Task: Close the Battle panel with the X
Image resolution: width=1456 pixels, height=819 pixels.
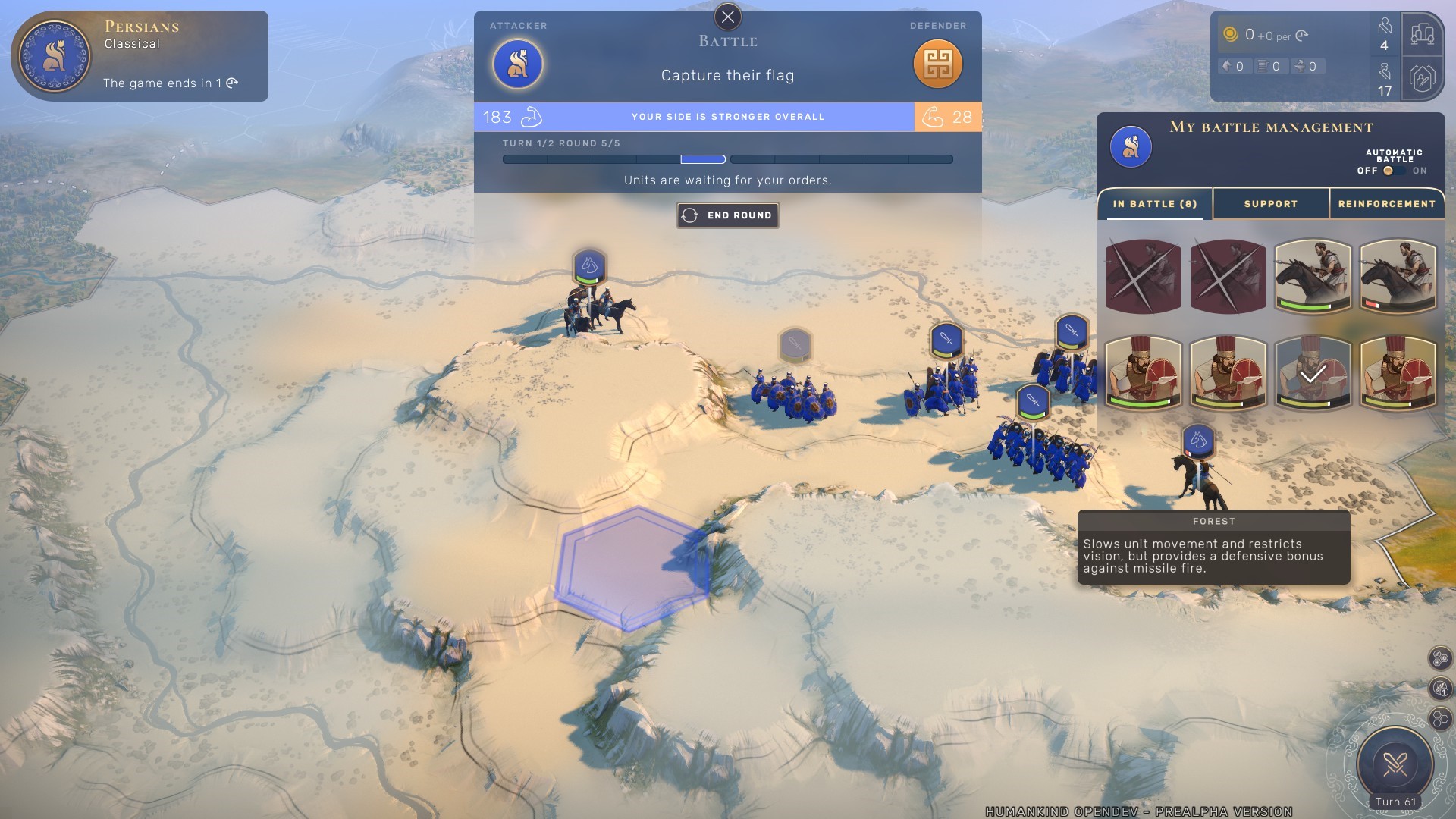Action: pos(728,17)
